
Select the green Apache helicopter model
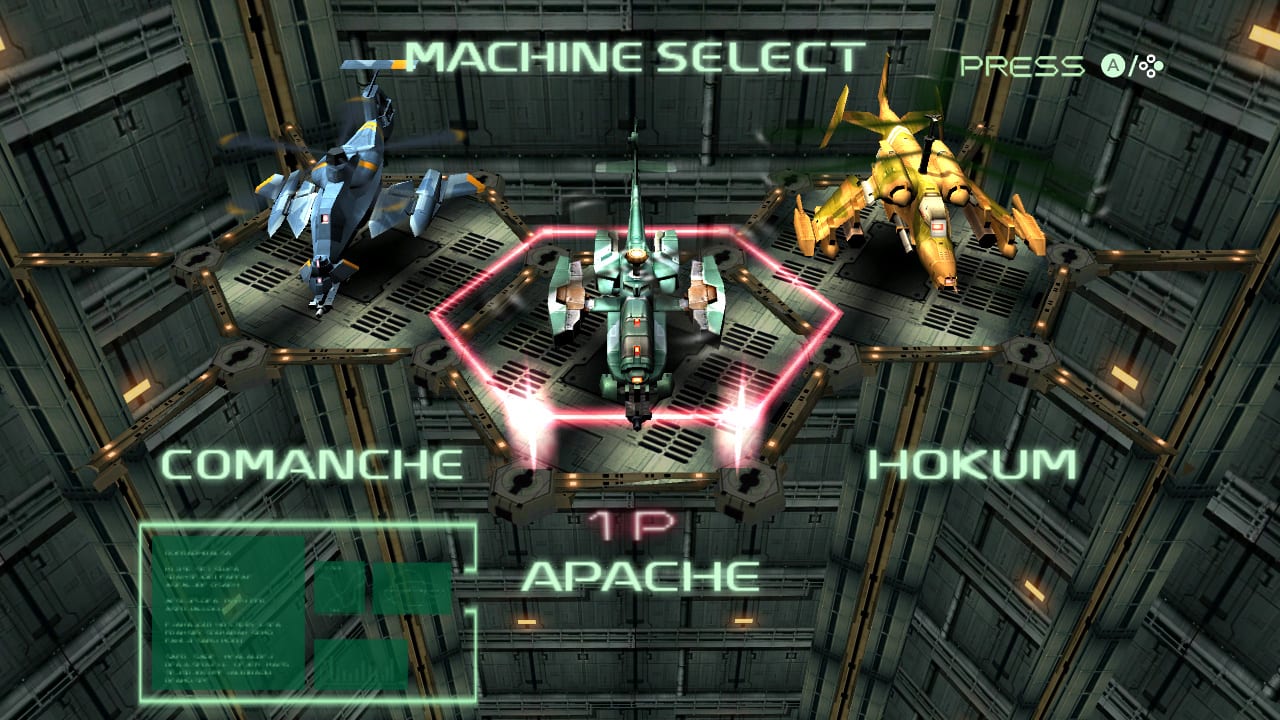(640, 300)
